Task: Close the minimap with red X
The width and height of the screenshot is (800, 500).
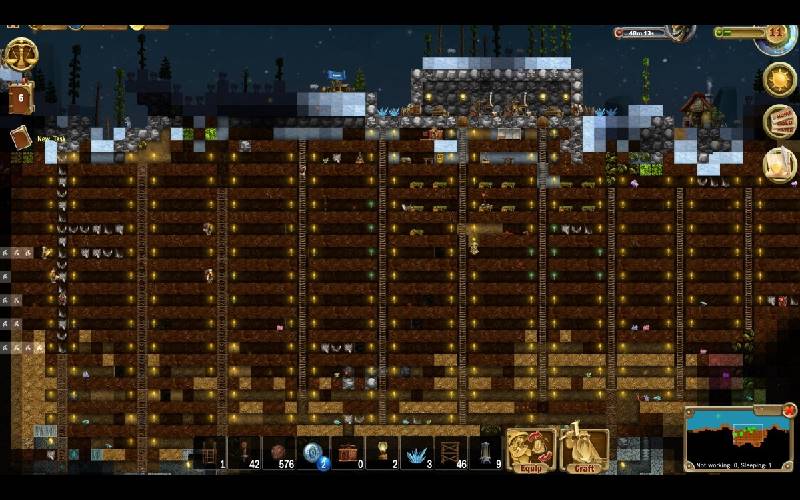Action: 789,410
